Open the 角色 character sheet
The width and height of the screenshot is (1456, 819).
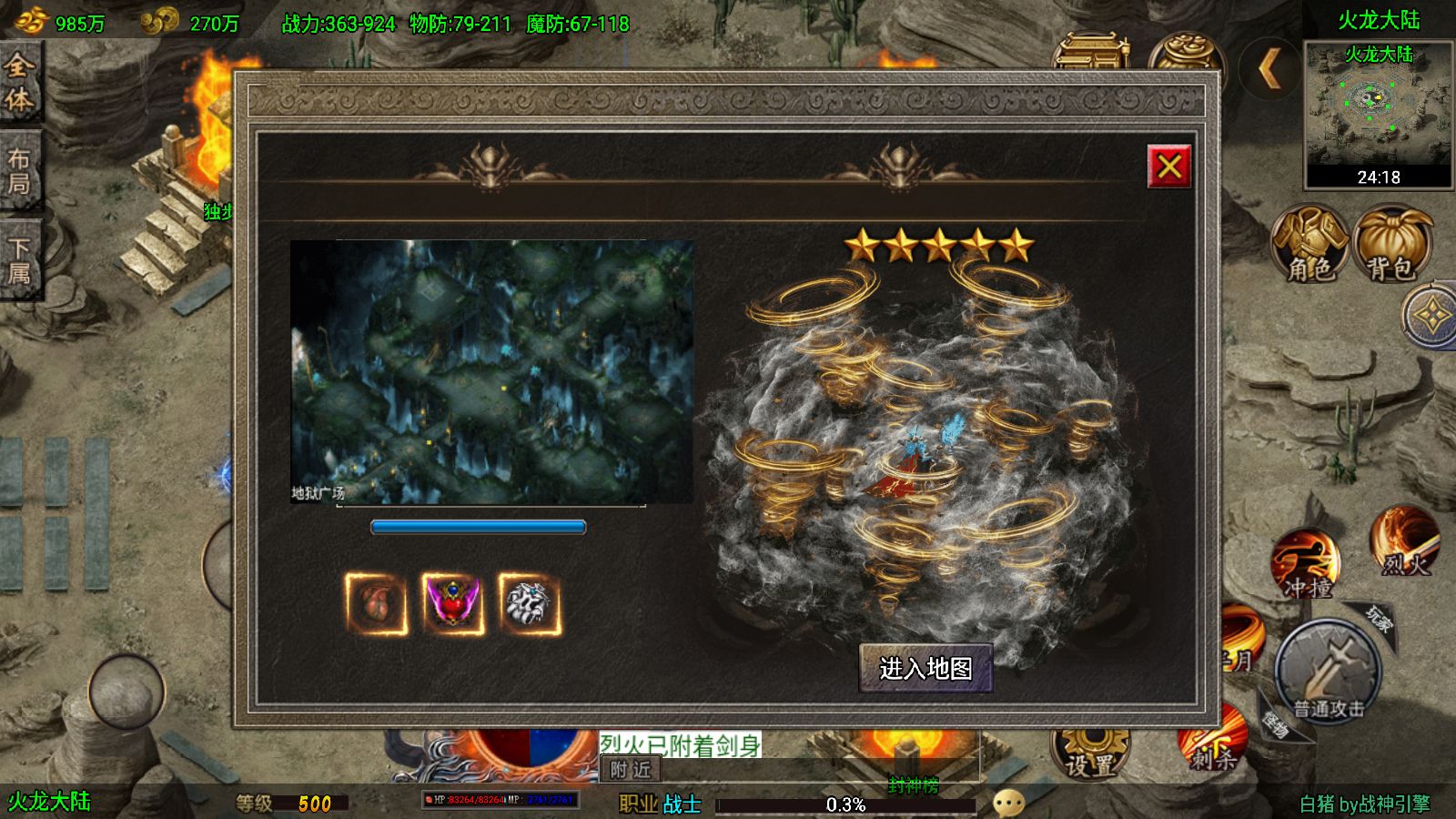point(1309,244)
